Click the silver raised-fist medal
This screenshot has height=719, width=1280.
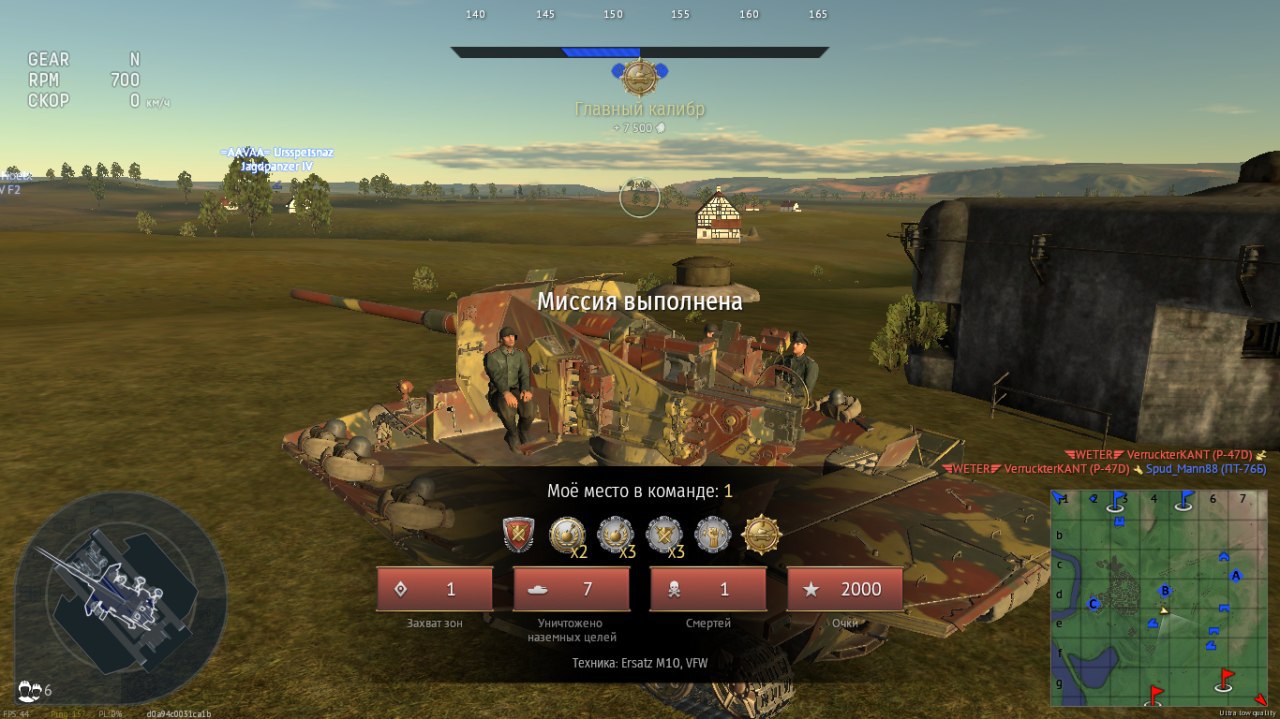click(x=713, y=535)
